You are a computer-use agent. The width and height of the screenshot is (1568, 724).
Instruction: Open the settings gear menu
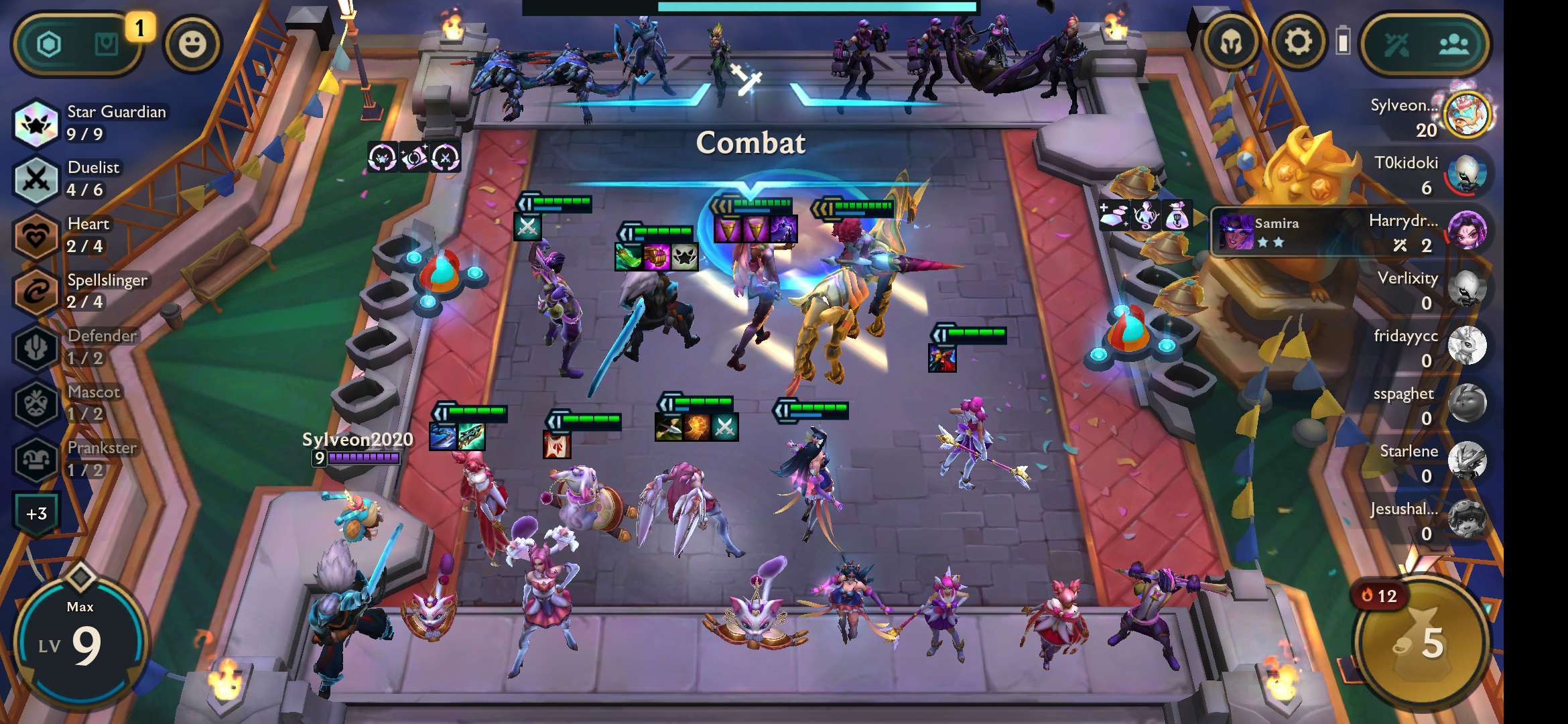pyautogui.click(x=1298, y=44)
